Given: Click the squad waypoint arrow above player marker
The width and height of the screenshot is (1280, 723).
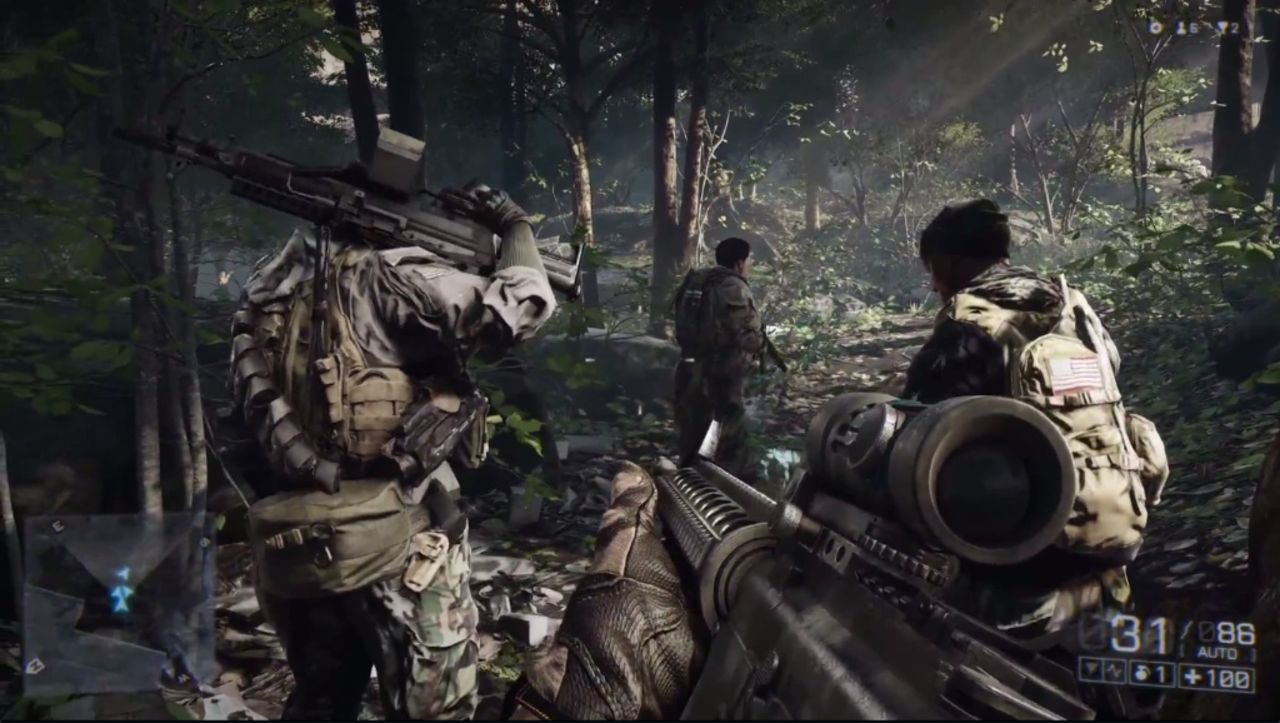Looking at the screenshot, I should coord(123,572).
